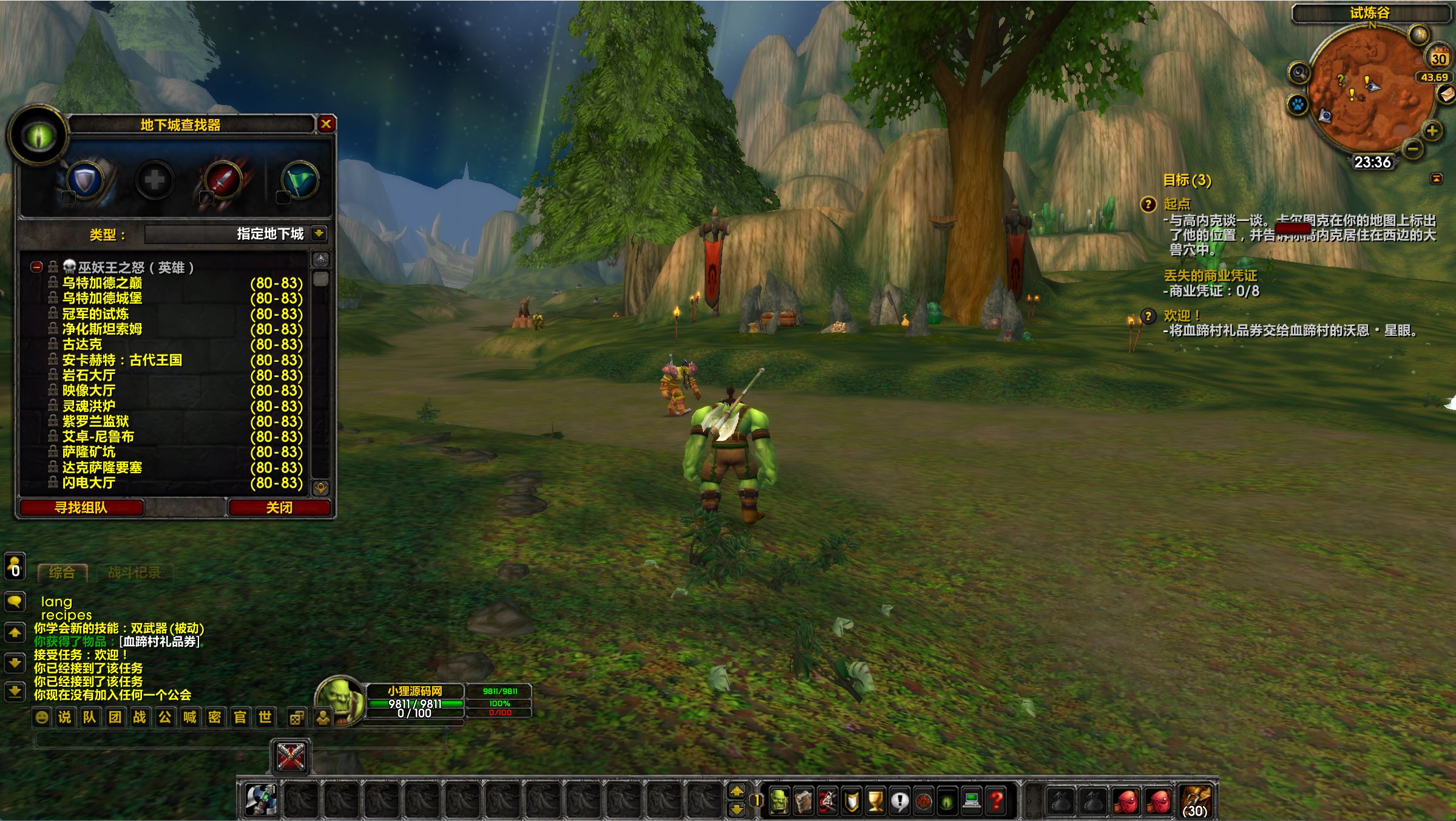Close the Dungeon Finder window
The width and height of the screenshot is (1456, 821).
pyautogui.click(x=326, y=124)
